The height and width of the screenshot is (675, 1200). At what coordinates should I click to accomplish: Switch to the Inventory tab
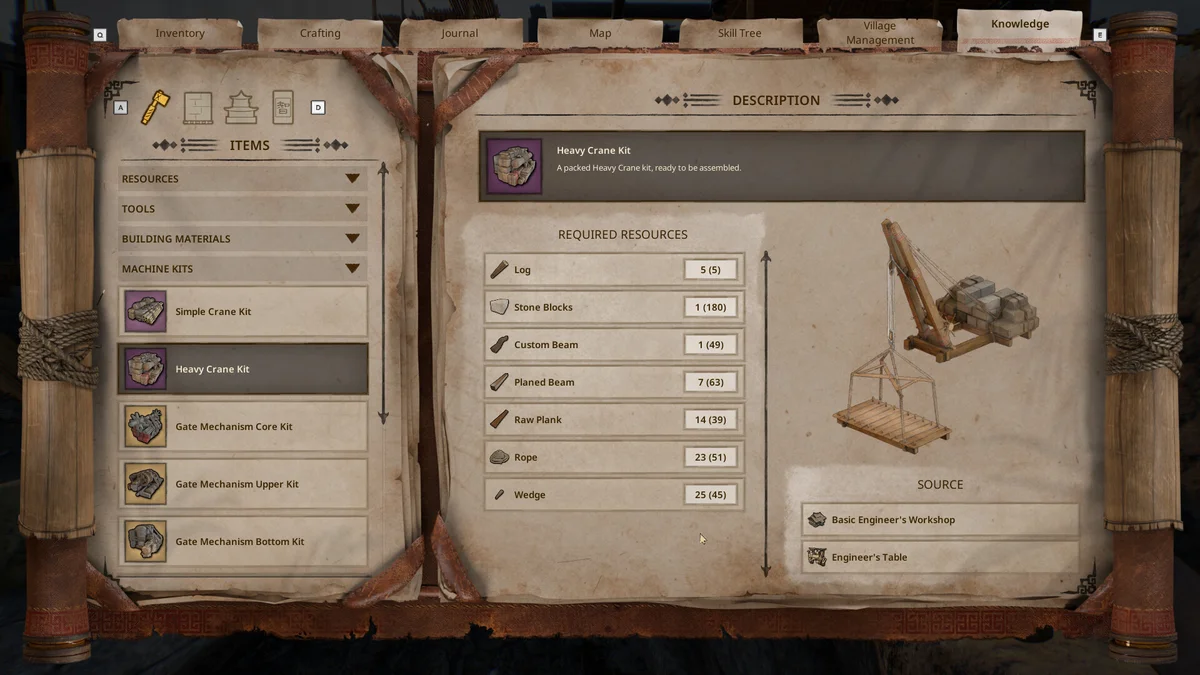tap(180, 33)
